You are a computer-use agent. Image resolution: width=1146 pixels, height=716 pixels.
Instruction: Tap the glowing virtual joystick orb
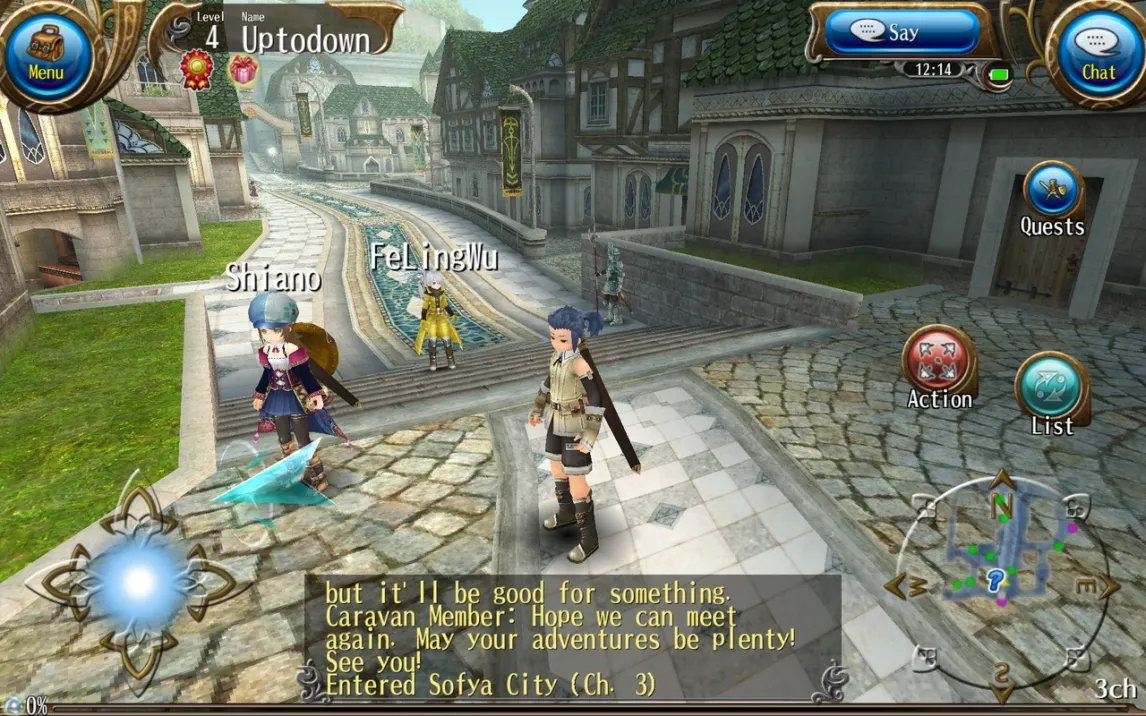tap(138, 581)
